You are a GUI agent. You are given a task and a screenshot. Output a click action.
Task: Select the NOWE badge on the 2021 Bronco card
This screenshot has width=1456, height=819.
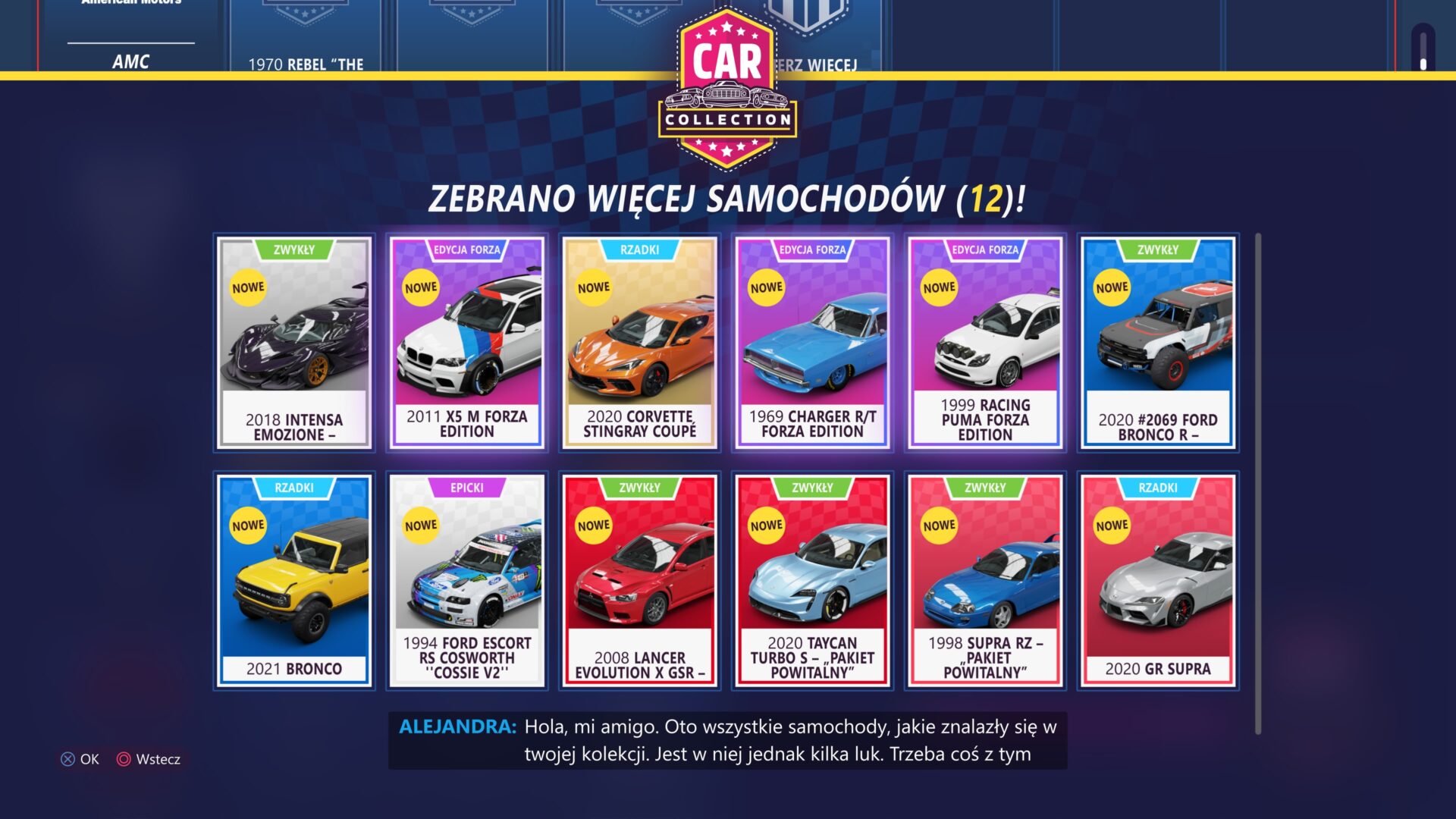point(247,524)
